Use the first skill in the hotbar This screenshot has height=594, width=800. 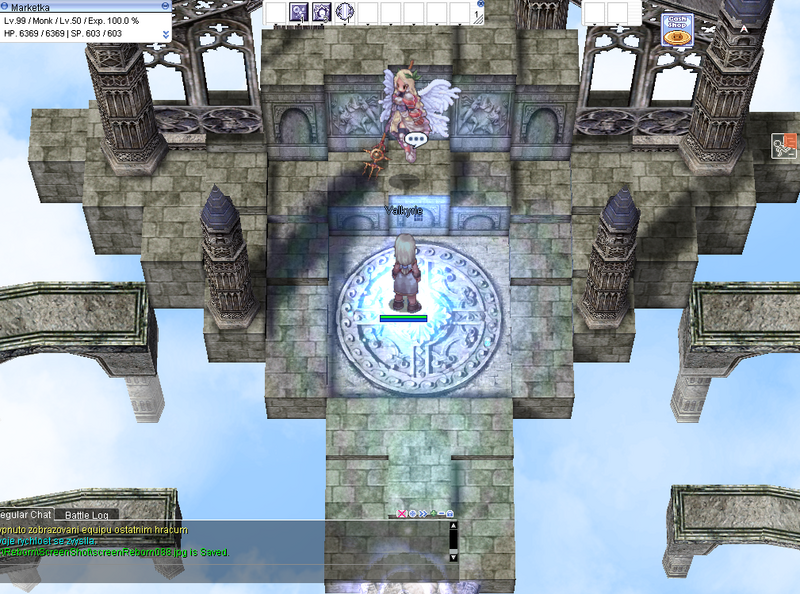[x=298, y=12]
